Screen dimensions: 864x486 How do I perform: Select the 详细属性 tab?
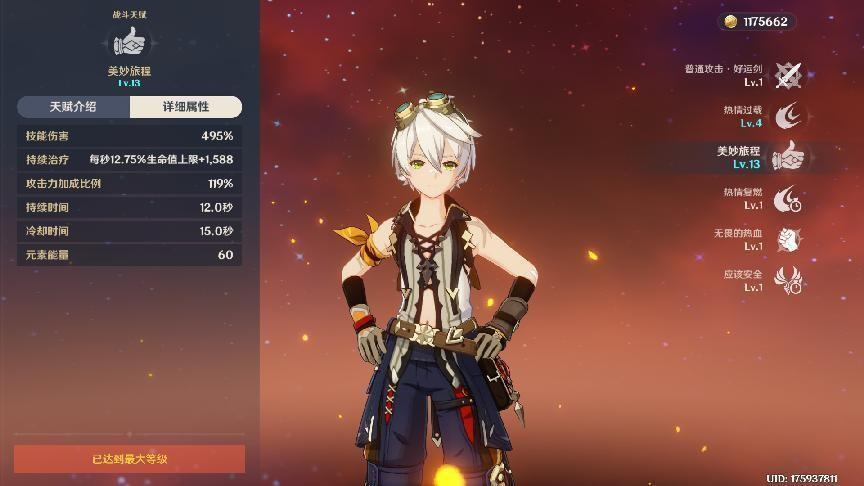coord(186,107)
